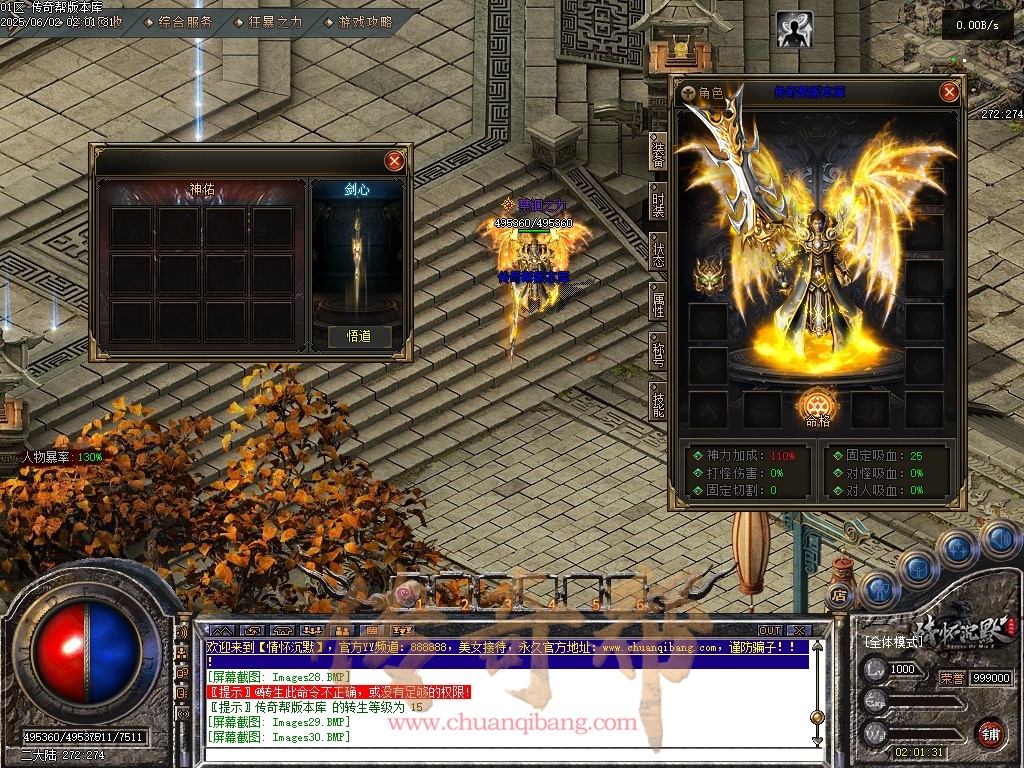Close the 神佑 sword-heart window
The width and height of the screenshot is (1024, 768).
pyautogui.click(x=395, y=161)
